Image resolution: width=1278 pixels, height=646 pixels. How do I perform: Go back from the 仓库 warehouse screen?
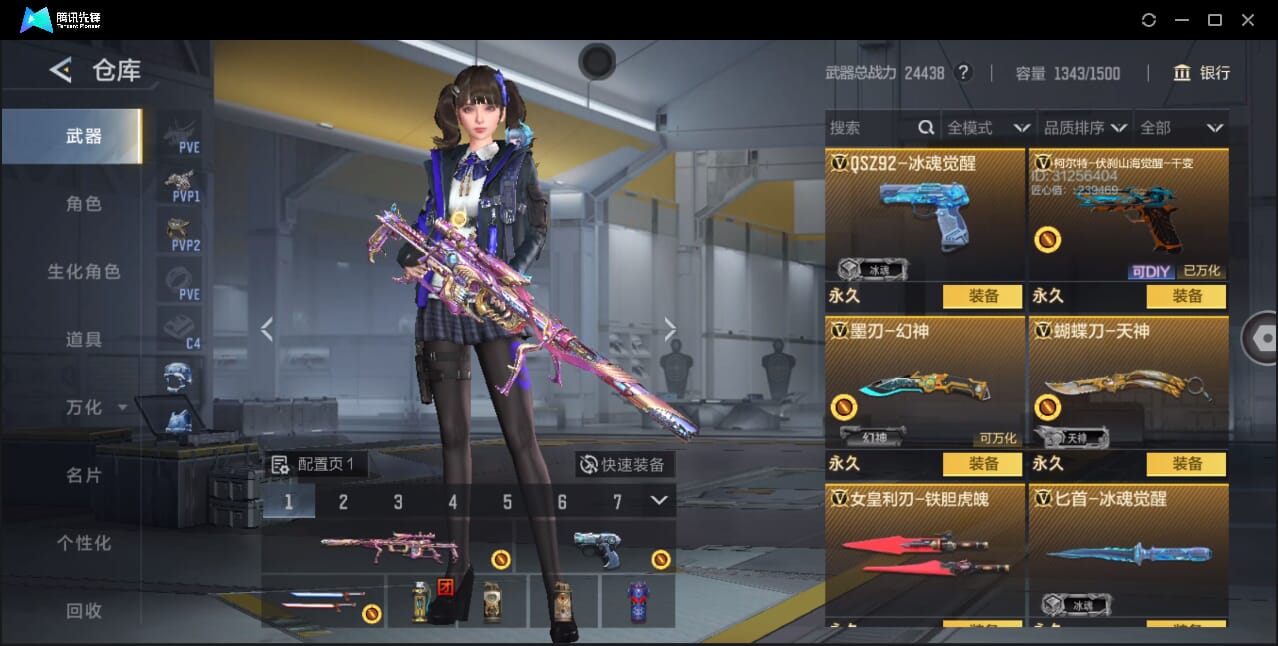coord(61,70)
